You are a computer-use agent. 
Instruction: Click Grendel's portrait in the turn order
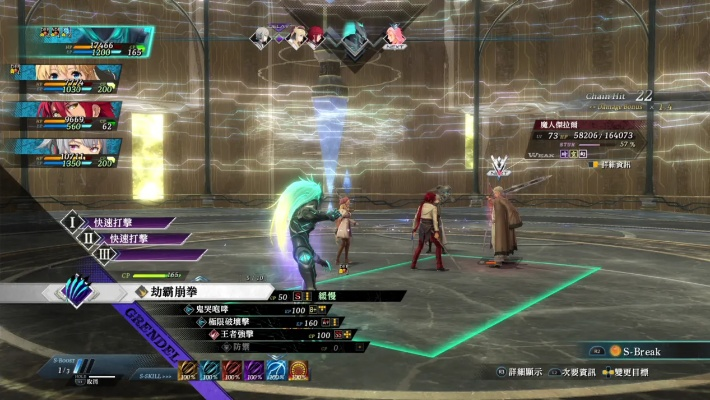pos(352,37)
